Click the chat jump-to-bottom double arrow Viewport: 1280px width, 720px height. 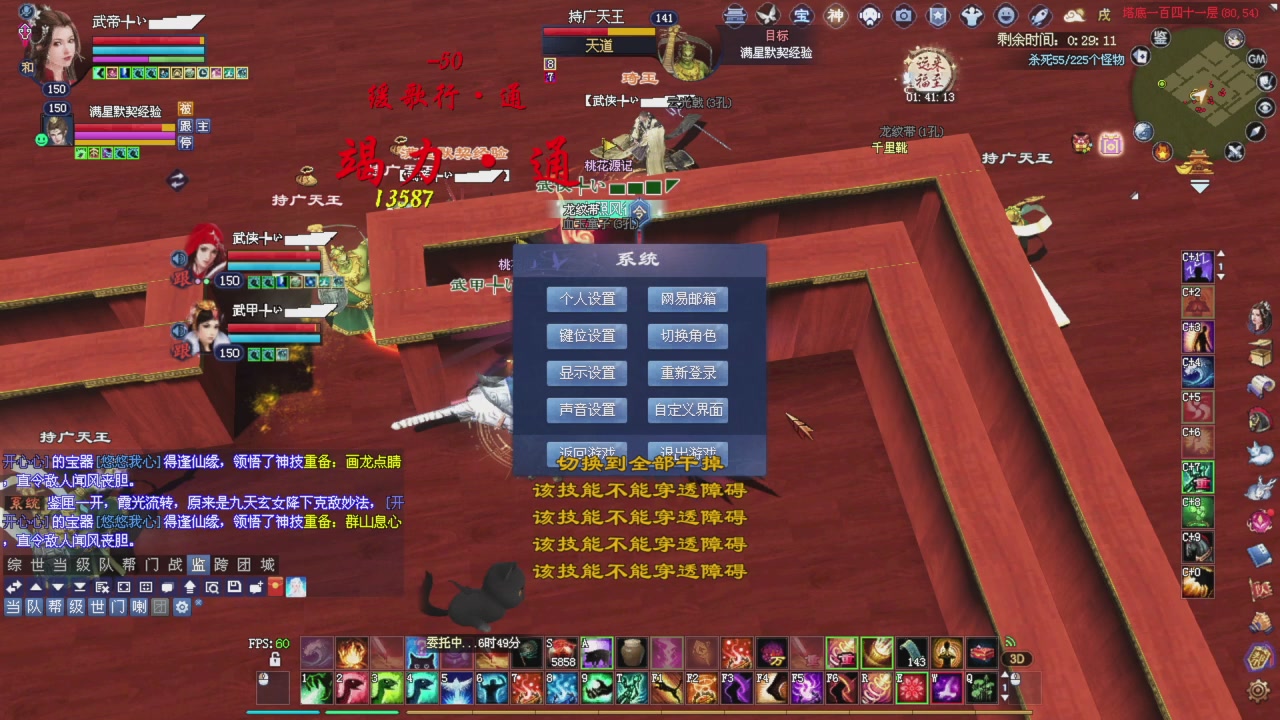pyautogui.click(x=80, y=587)
